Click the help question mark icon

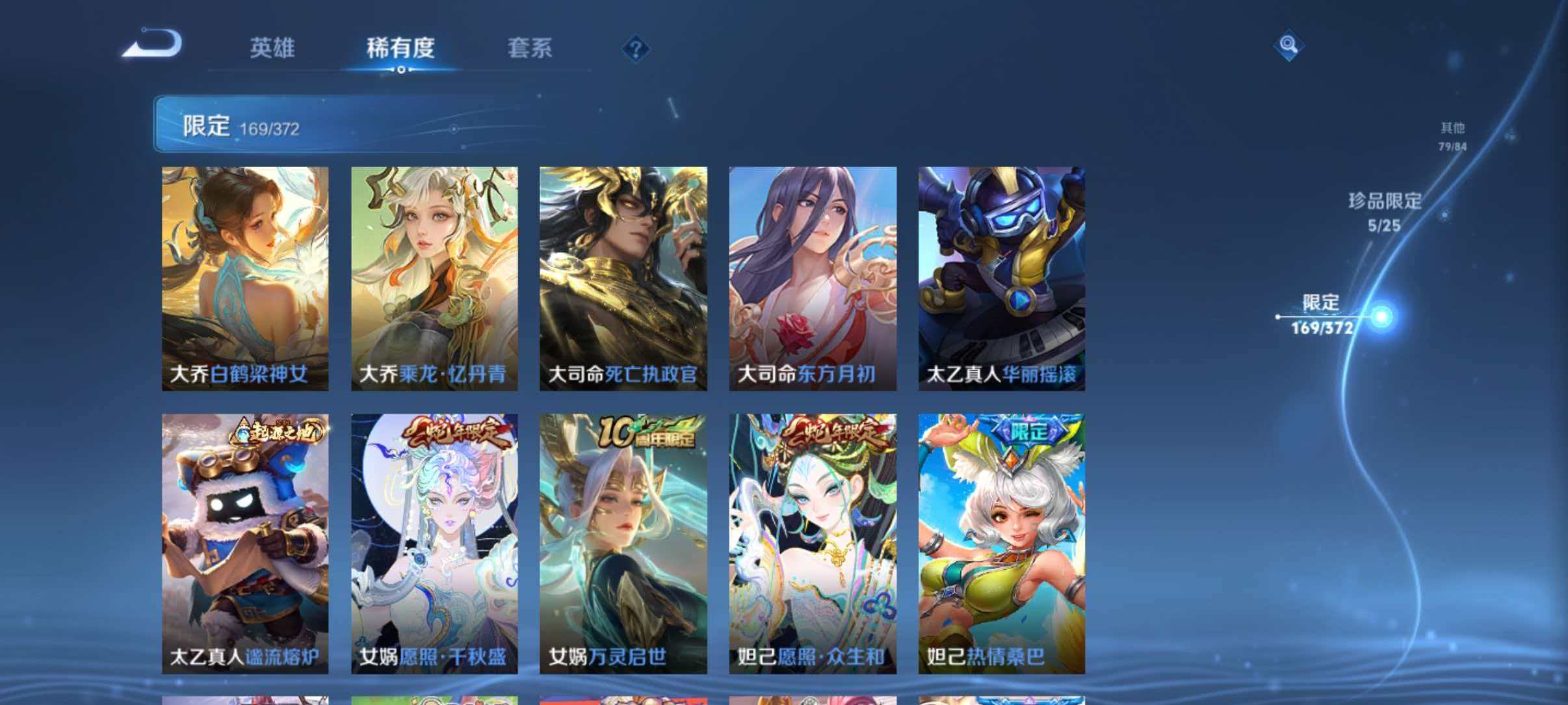[x=638, y=49]
